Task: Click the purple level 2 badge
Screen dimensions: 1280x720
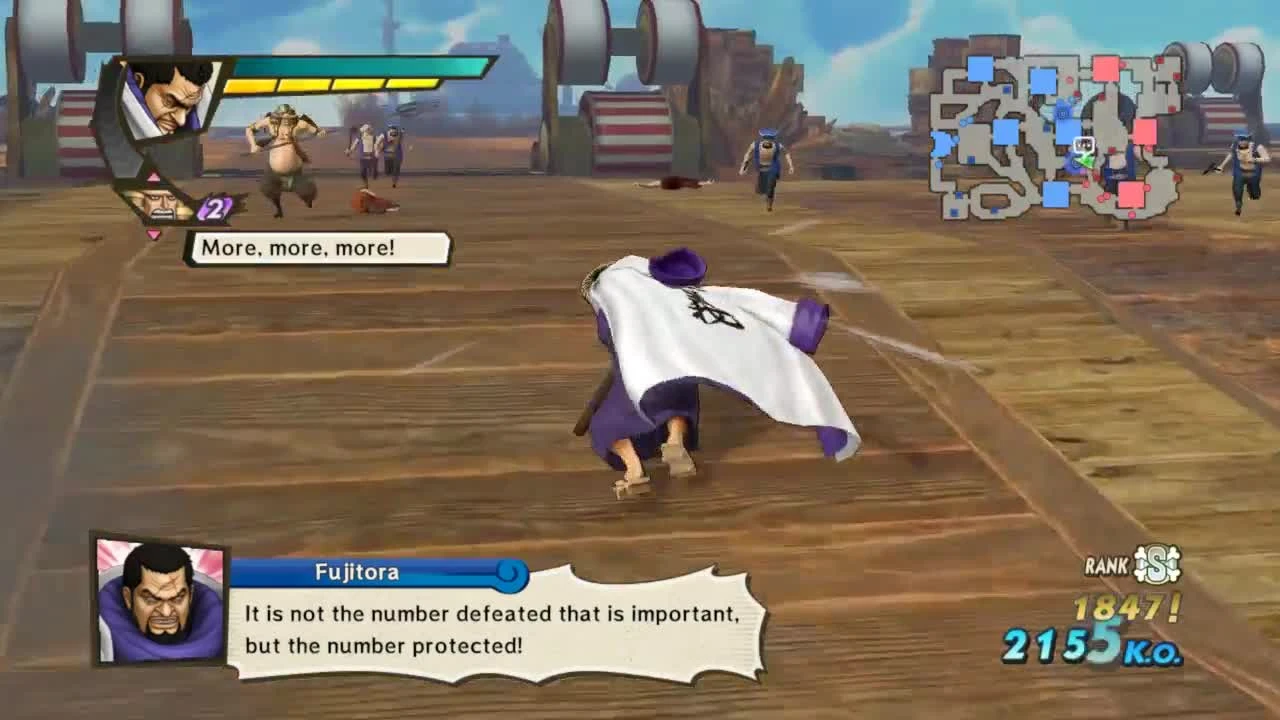Action: coord(213,207)
